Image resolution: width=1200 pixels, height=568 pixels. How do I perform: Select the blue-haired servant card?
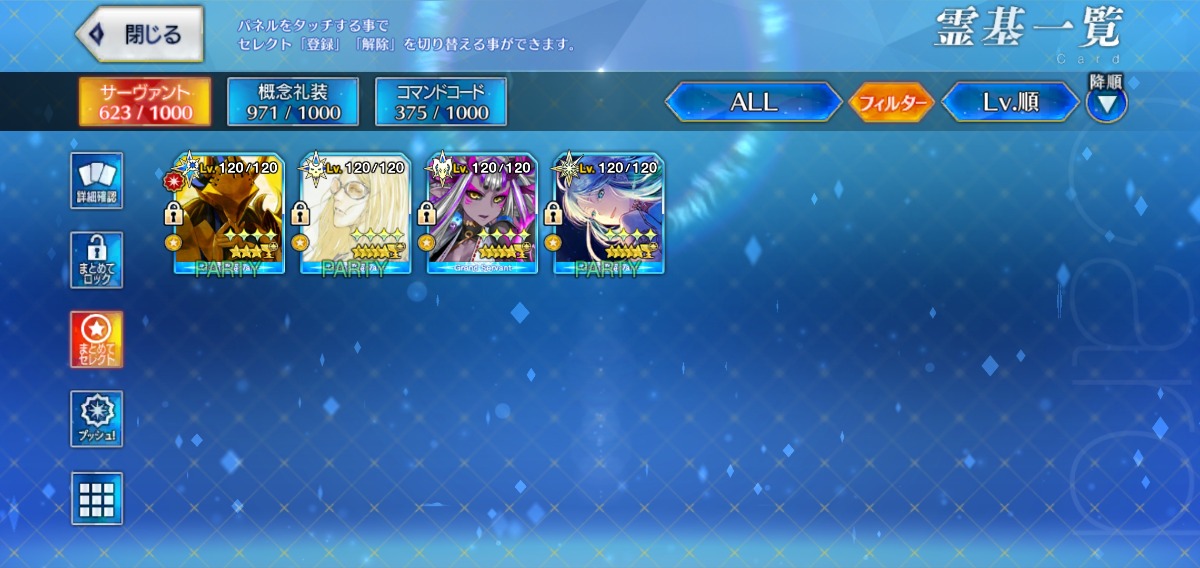click(x=608, y=214)
